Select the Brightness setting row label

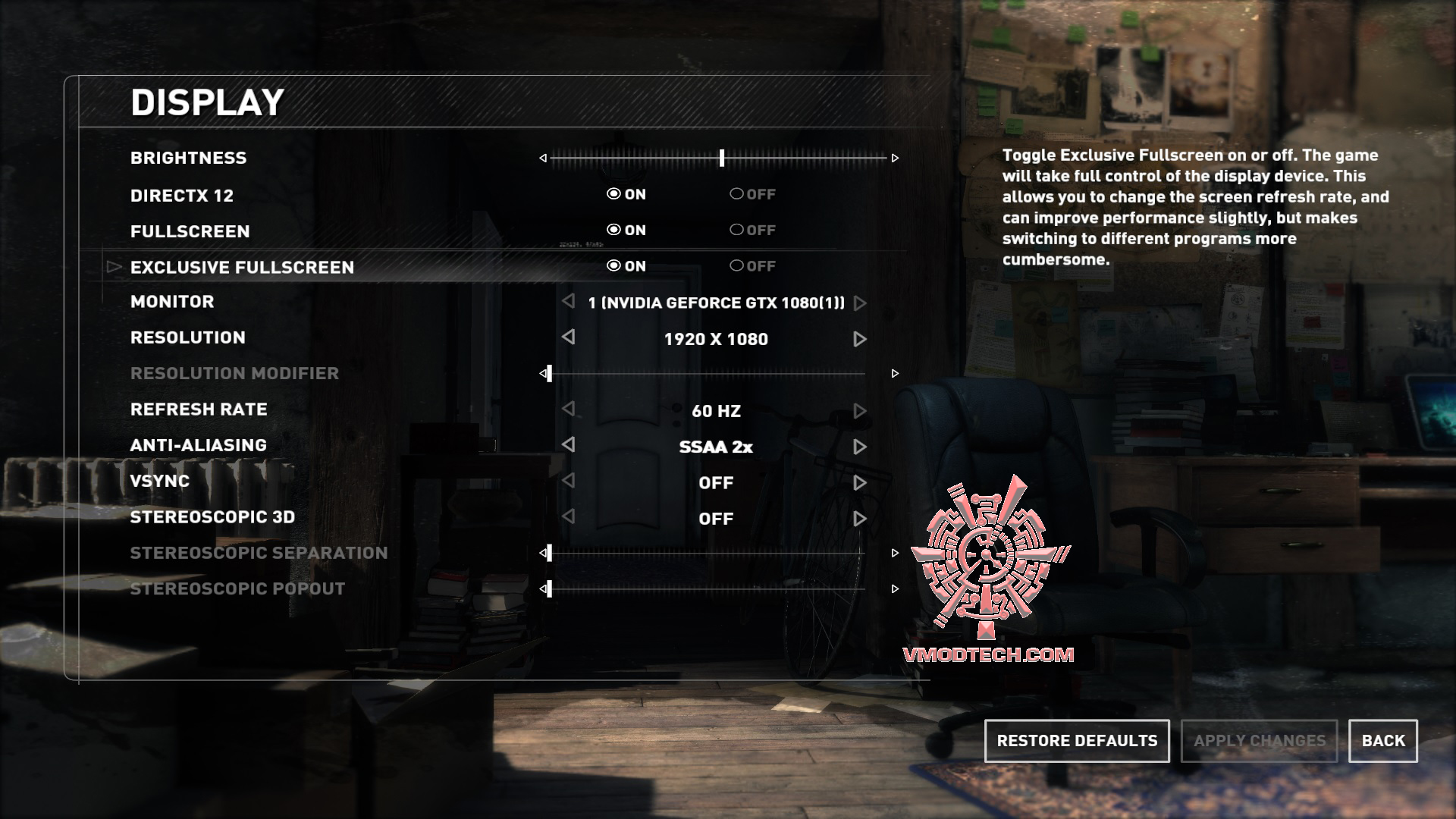coord(188,158)
